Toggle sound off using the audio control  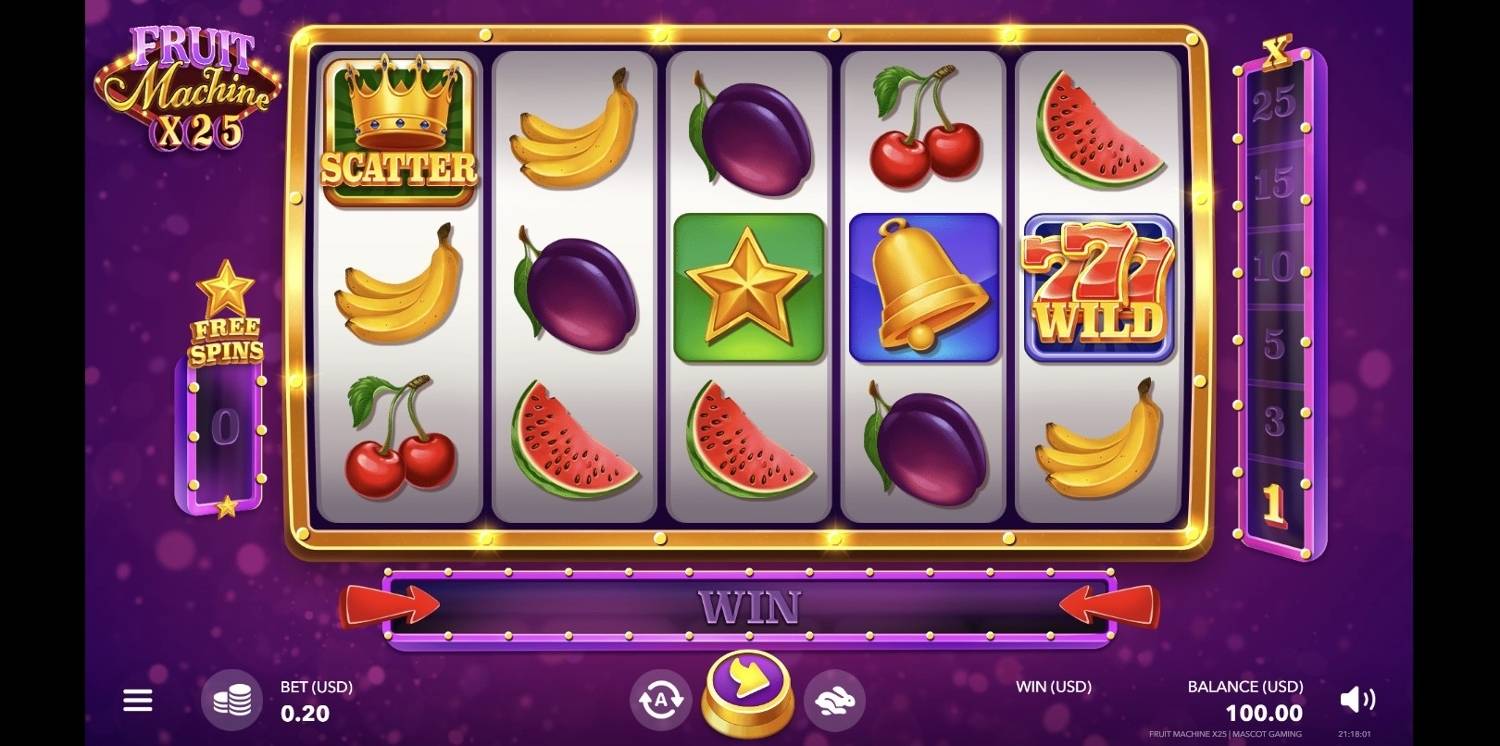coord(1357,700)
